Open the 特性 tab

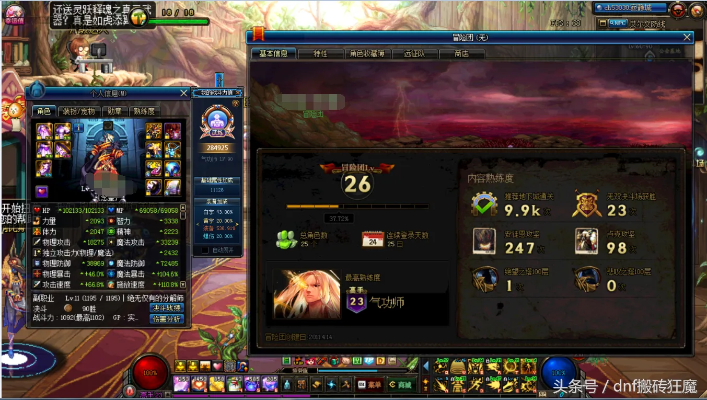coord(320,54)
